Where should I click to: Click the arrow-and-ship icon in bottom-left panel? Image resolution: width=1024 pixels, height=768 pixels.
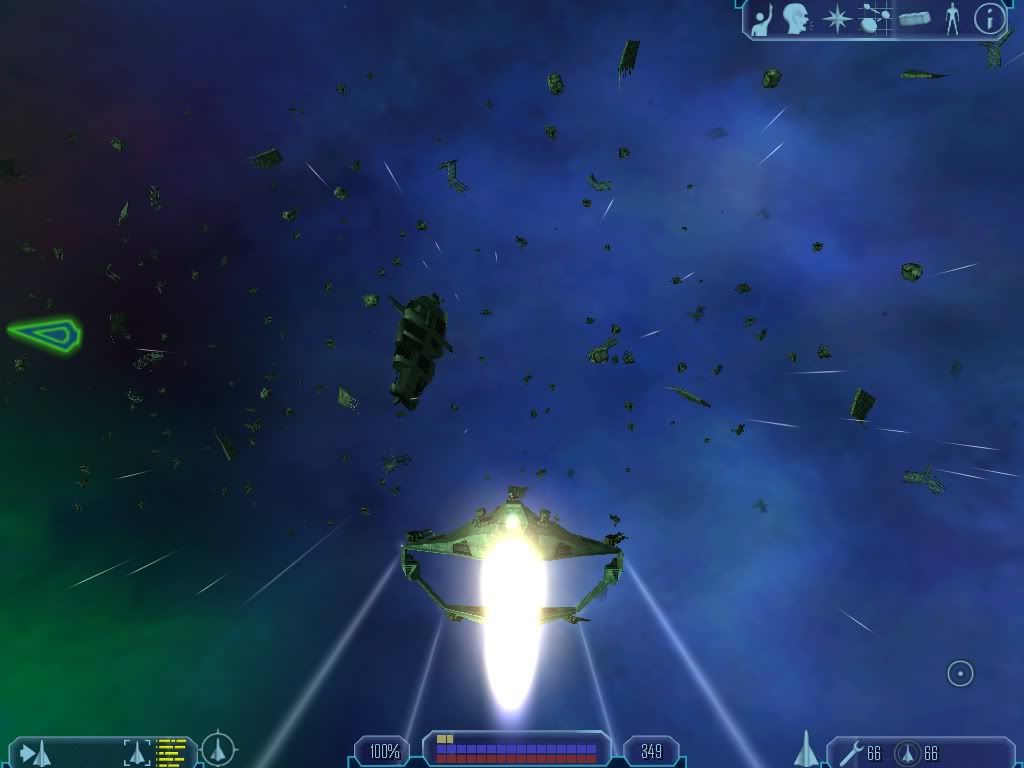(x=34, y=753)
